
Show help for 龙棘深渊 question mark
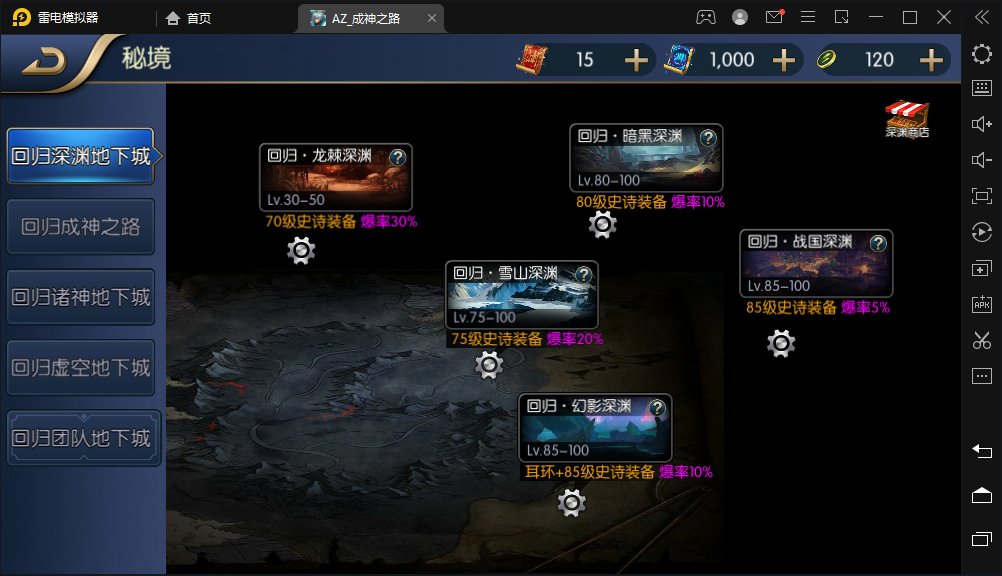tap(398, 157)
